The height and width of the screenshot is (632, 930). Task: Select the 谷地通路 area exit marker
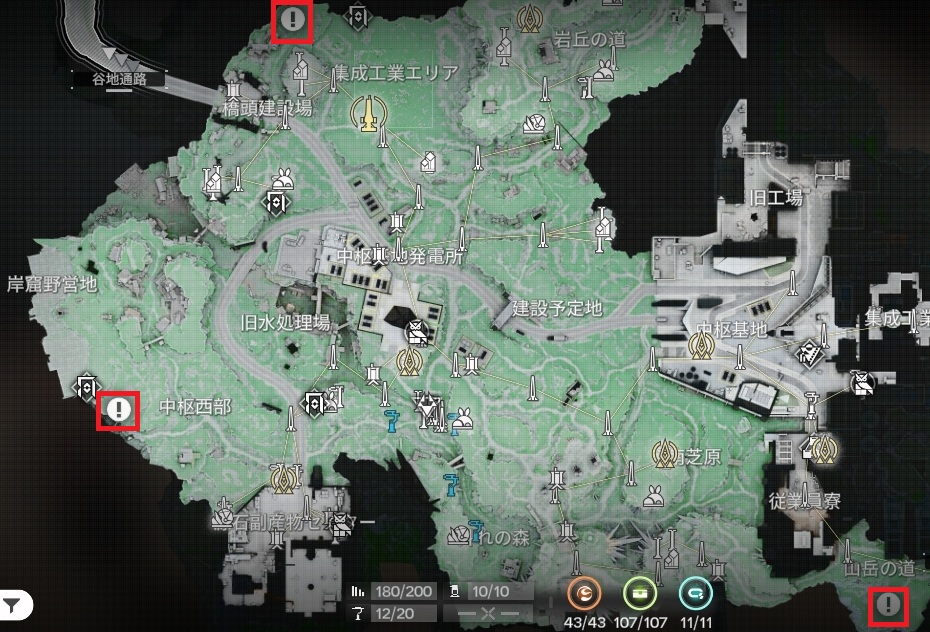(119, 59)
